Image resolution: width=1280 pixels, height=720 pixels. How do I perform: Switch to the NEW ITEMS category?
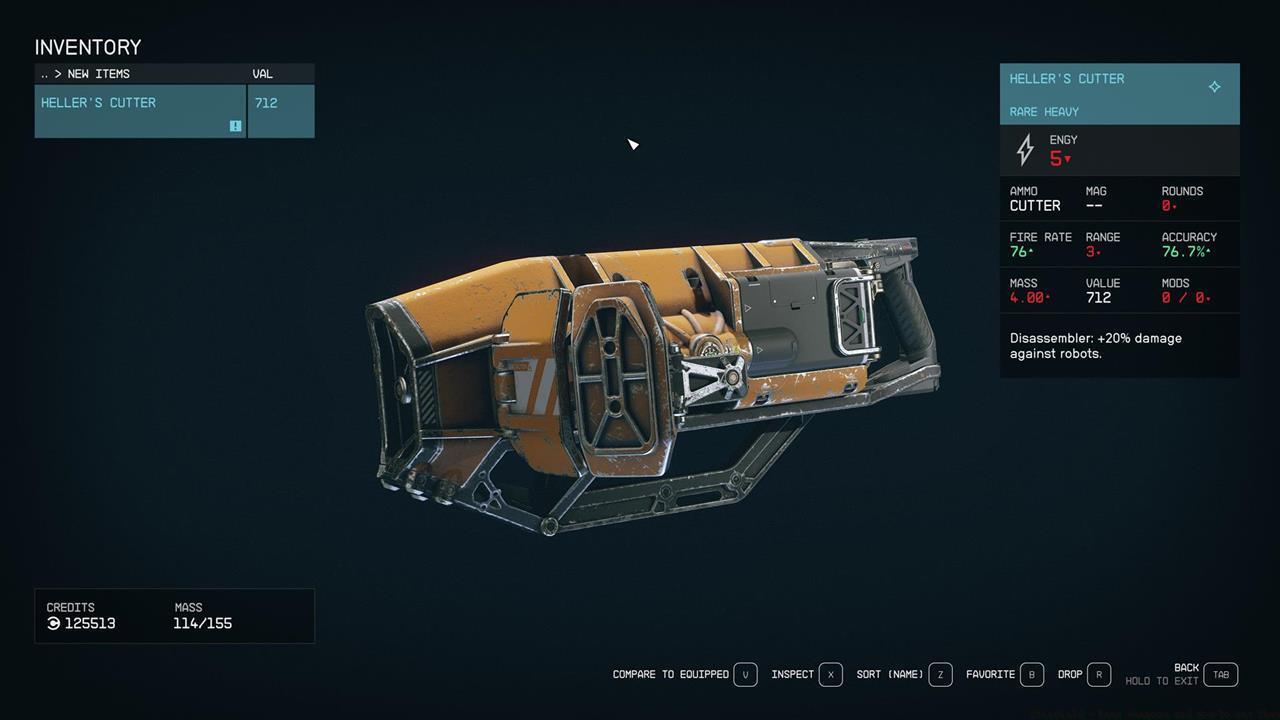tap(97, 73)
